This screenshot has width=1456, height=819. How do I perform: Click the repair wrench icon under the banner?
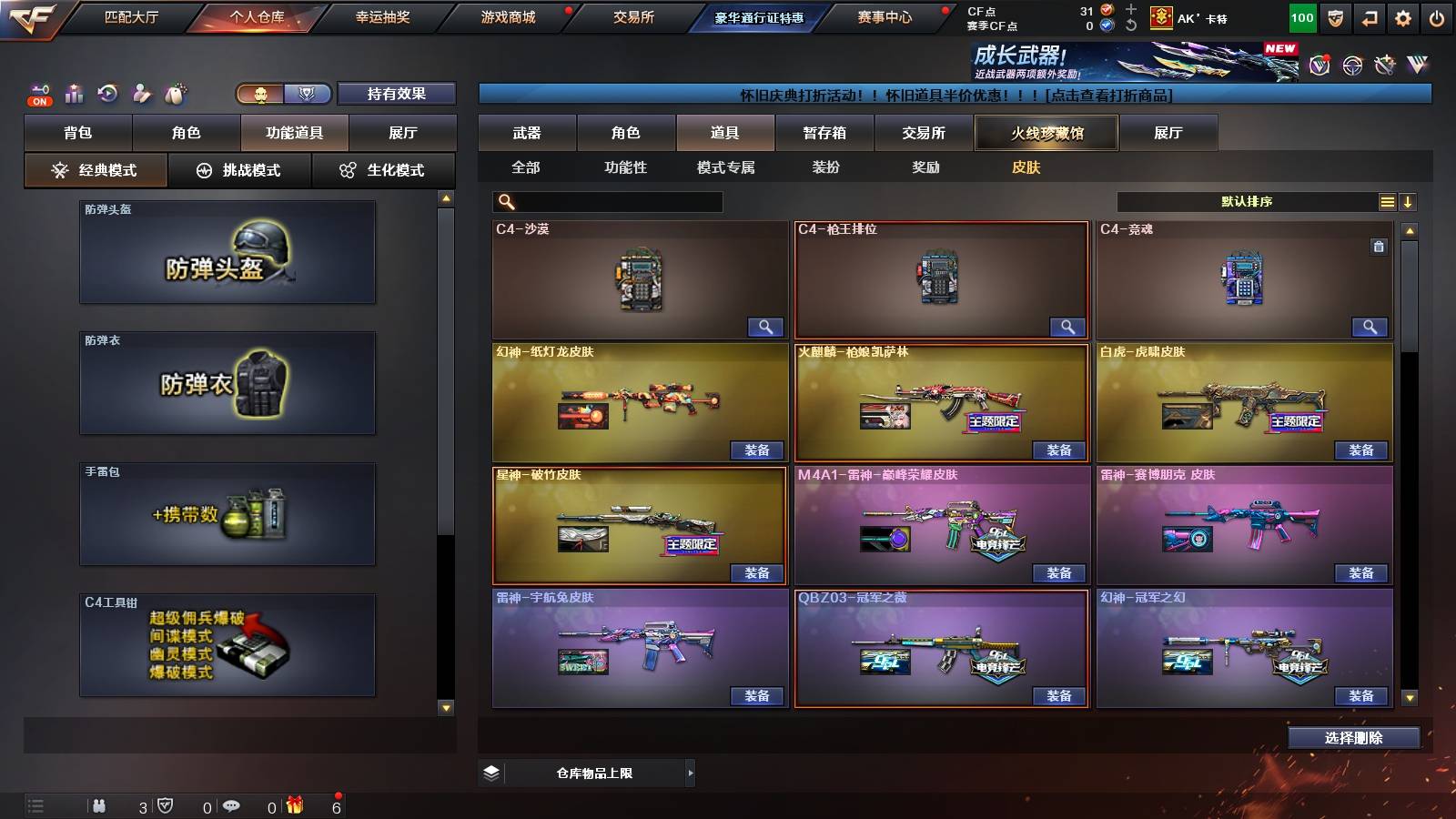(x=1386, y=64)
